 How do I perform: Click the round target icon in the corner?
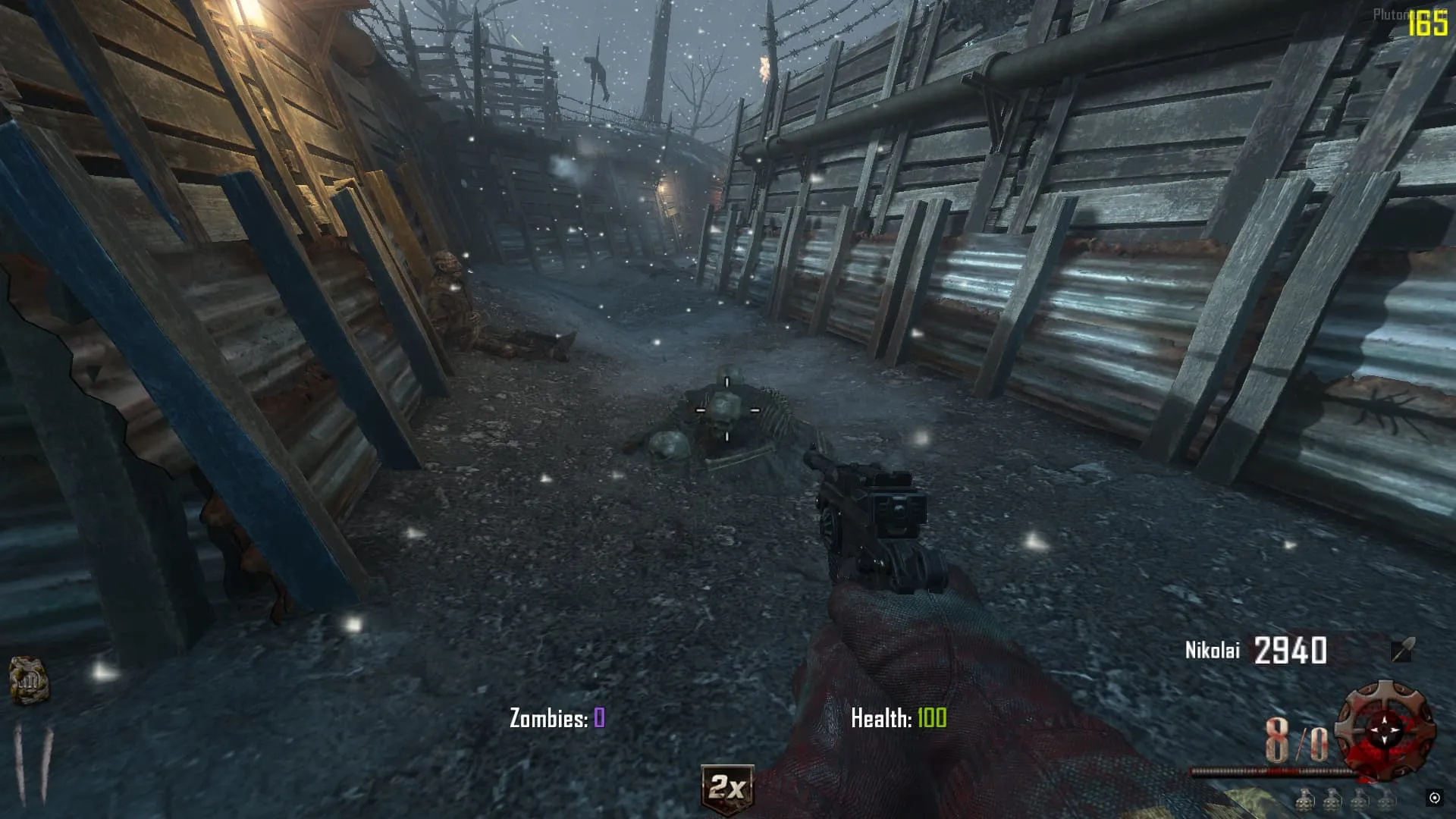(x=1434, y=798)
